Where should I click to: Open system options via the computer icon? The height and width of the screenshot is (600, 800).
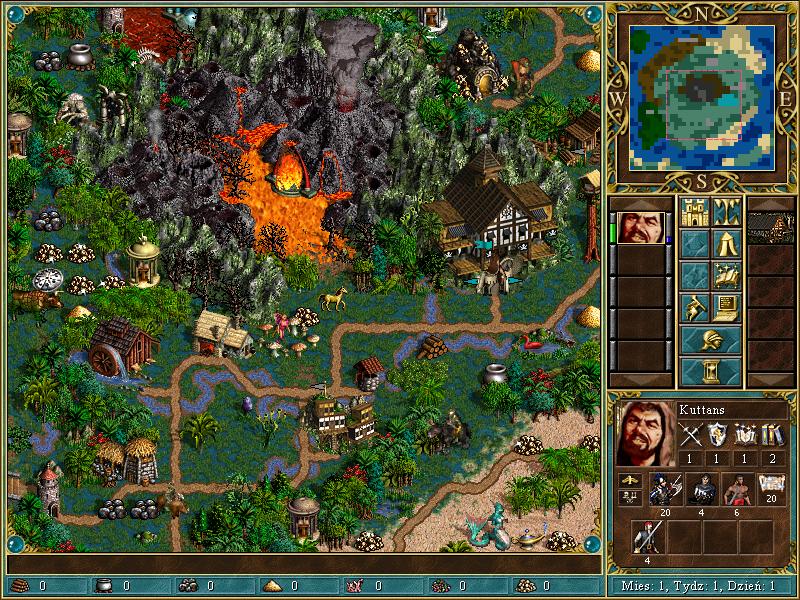pyautogui.click(x=726, y=307)
